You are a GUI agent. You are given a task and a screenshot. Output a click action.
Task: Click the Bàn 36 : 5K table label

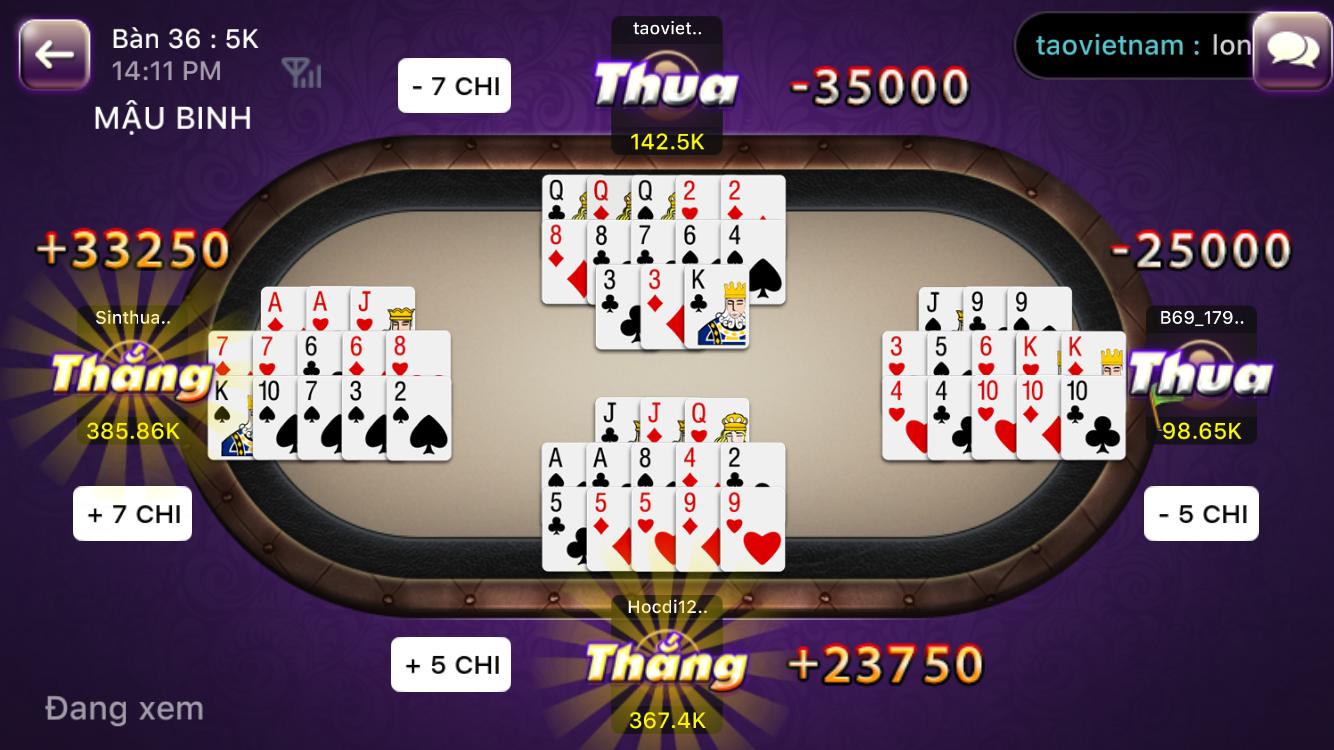185,39
